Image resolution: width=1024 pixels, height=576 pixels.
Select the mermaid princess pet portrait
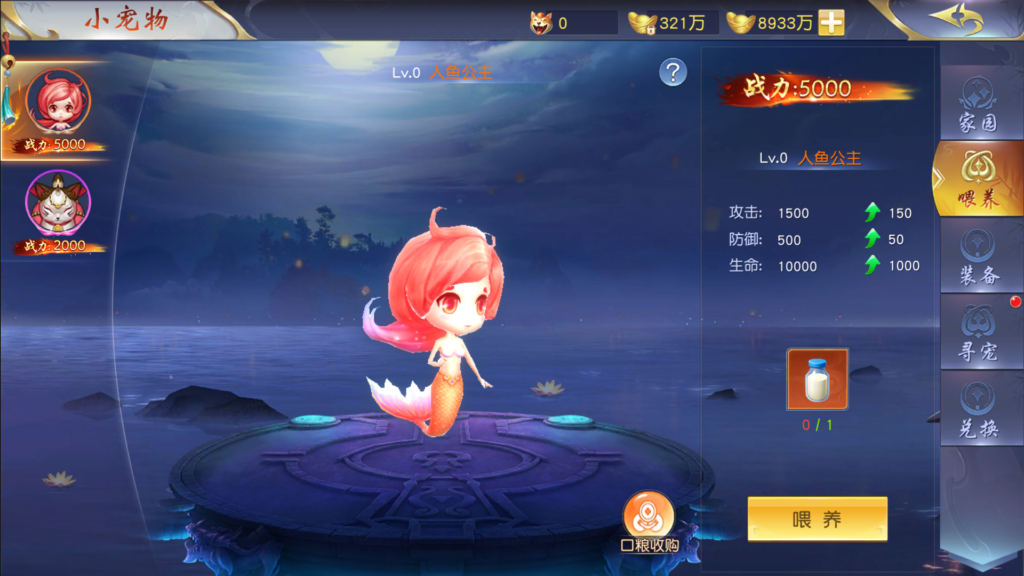click(58, 103)
